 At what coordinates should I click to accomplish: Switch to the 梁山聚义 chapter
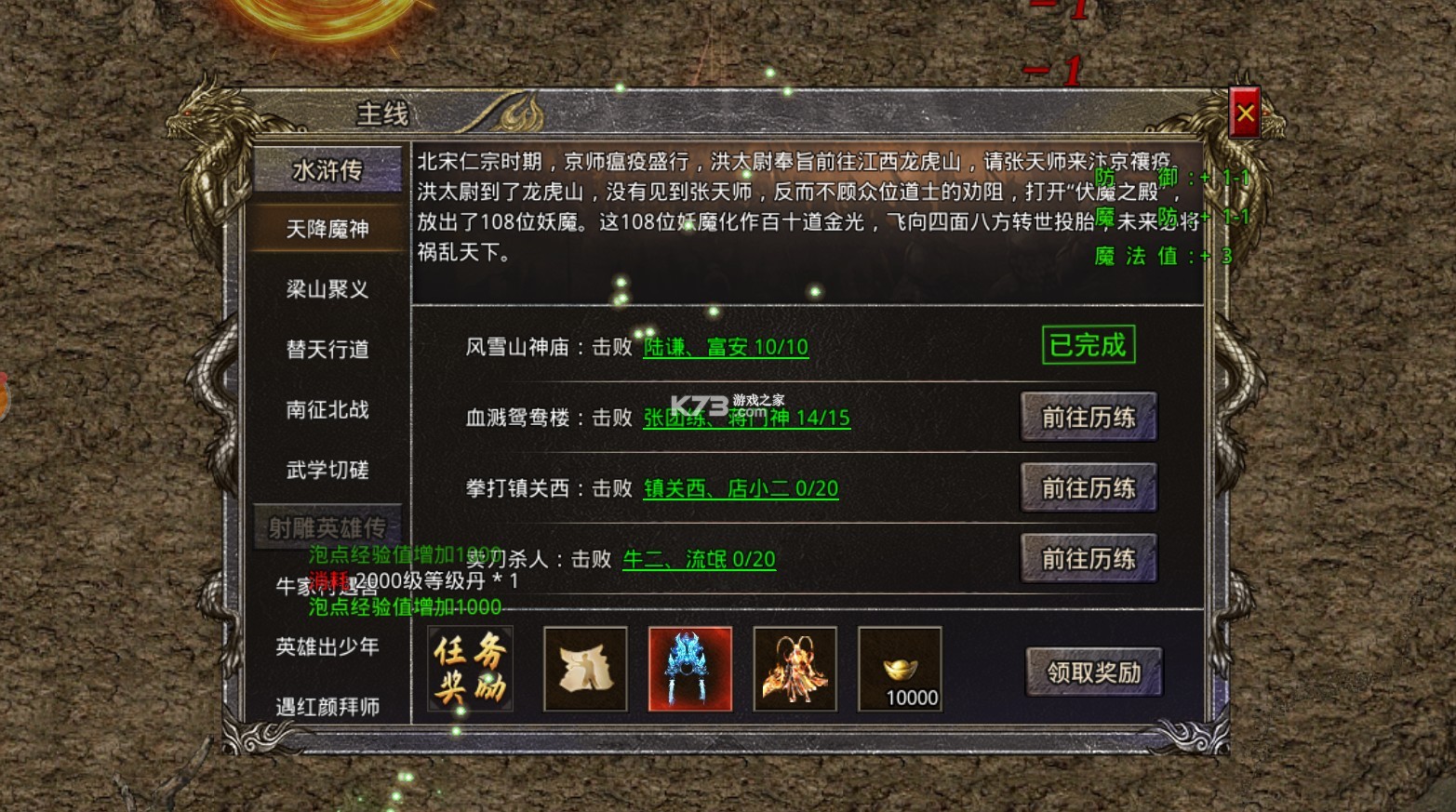pos(327,289)
